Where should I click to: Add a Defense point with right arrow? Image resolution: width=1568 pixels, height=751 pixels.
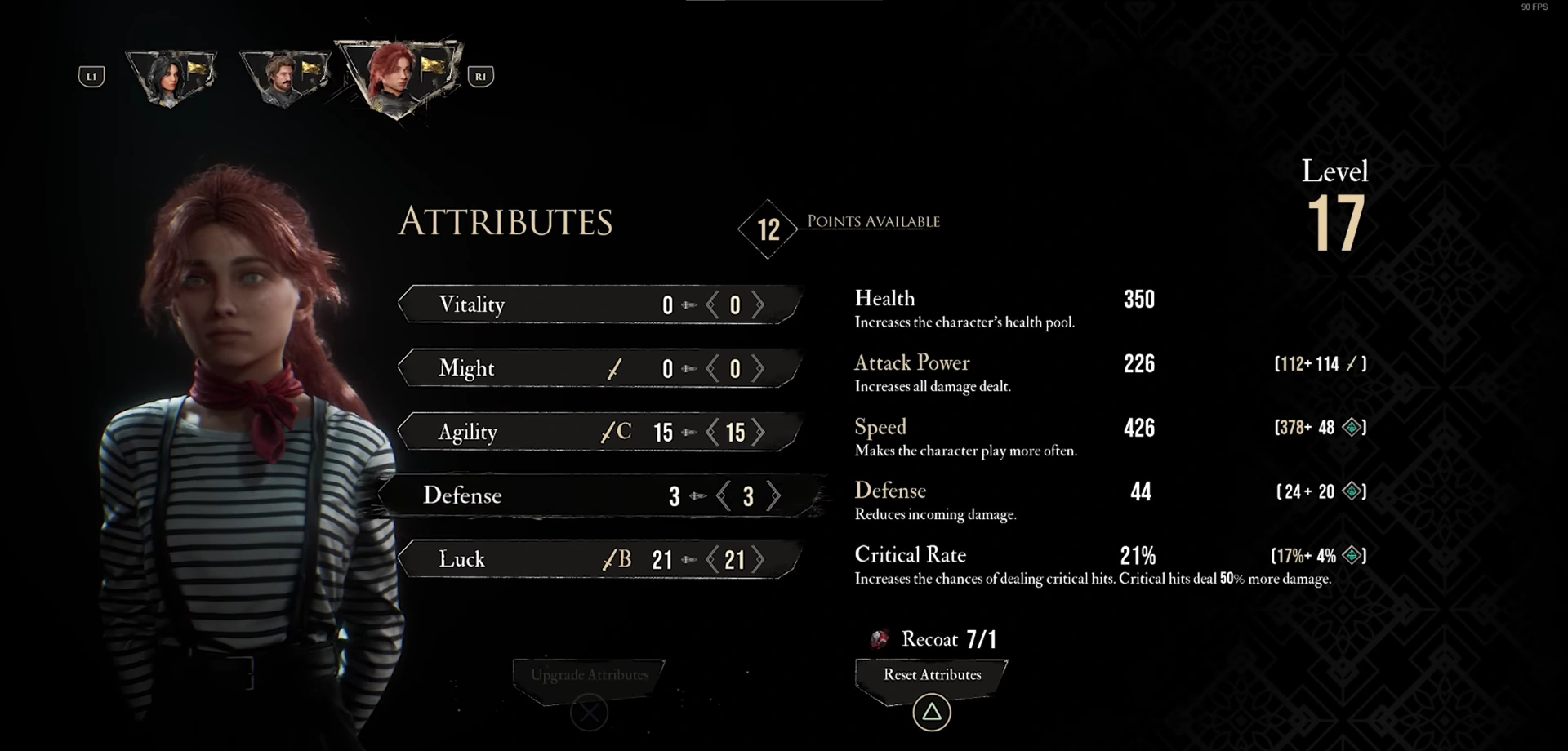tap(773, 496)
